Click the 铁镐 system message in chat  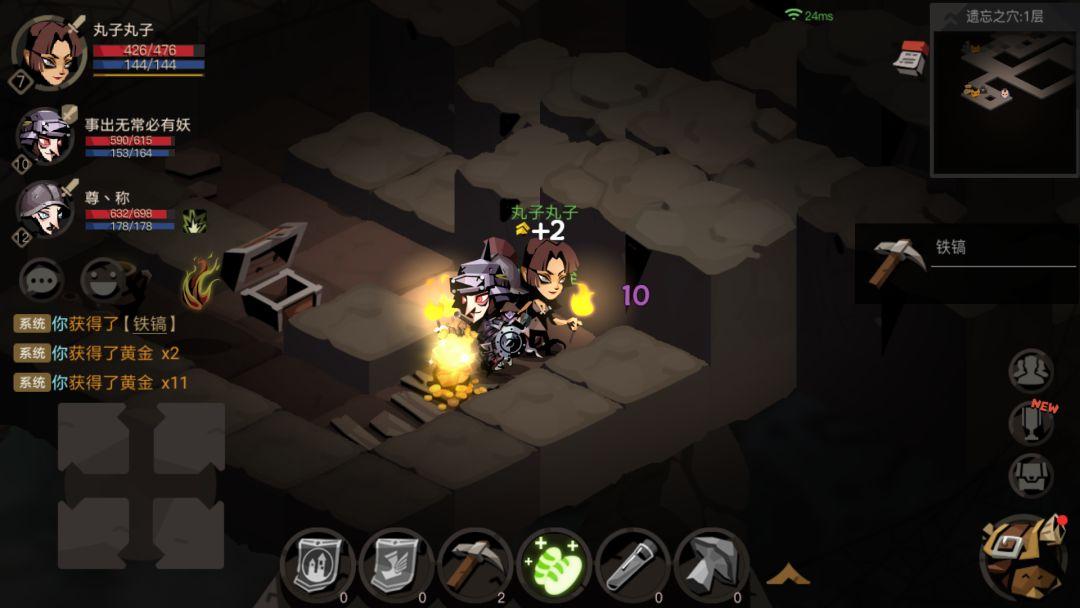tap(98, 324)
